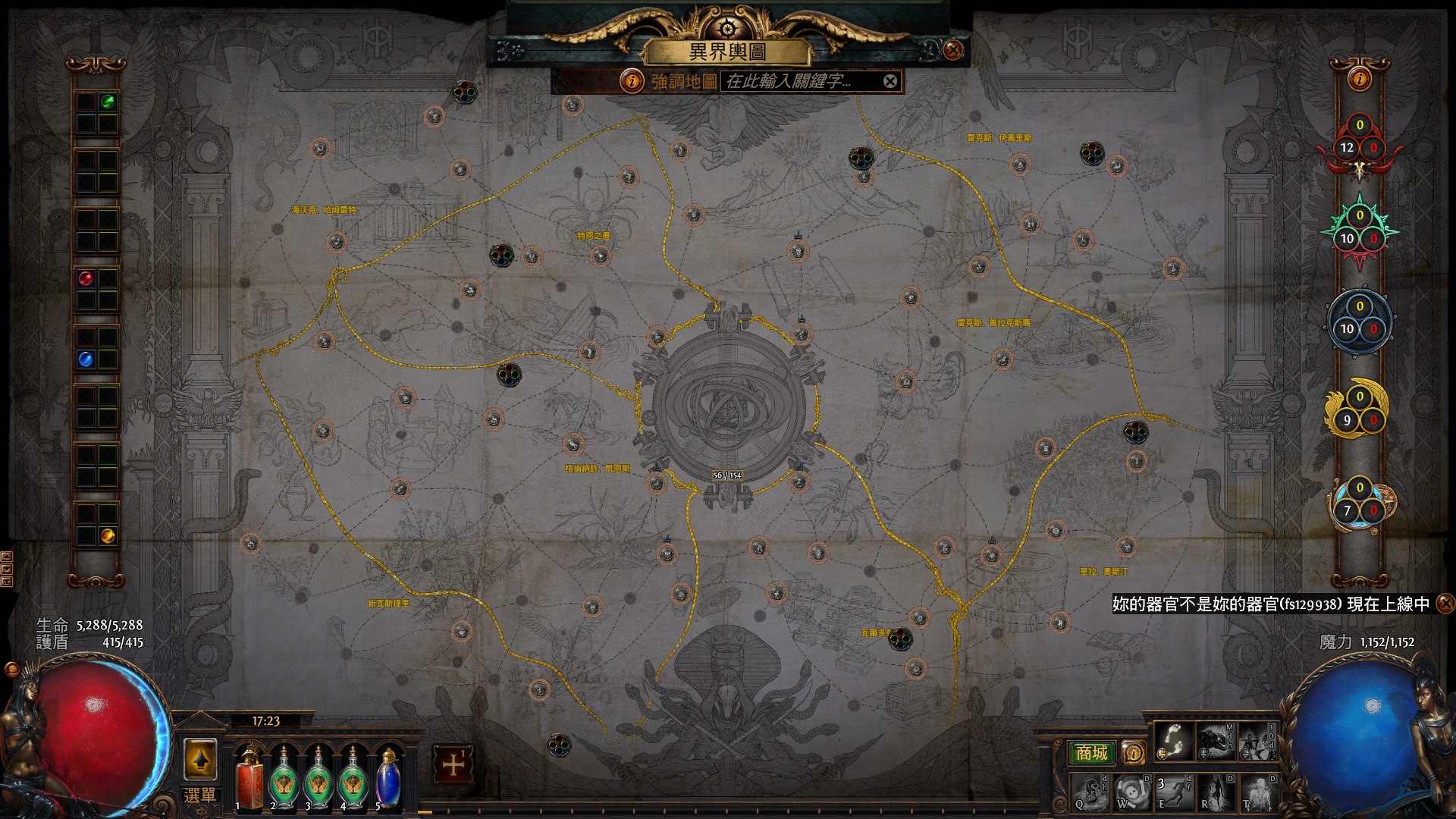Dismiss the friend online notification
The image size is (1456, 819).
[1445, 604]
